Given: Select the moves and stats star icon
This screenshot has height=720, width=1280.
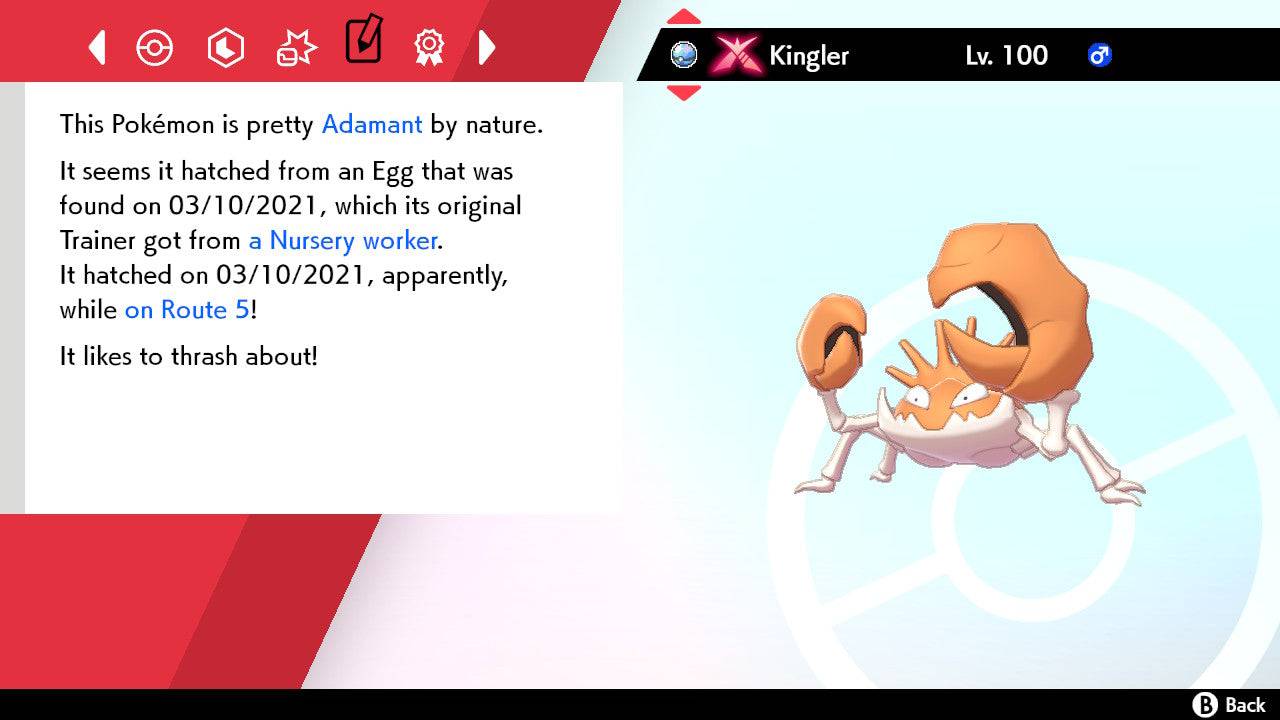Looking at the screenshot, I should pyautogui.click(x=295, y=46).
